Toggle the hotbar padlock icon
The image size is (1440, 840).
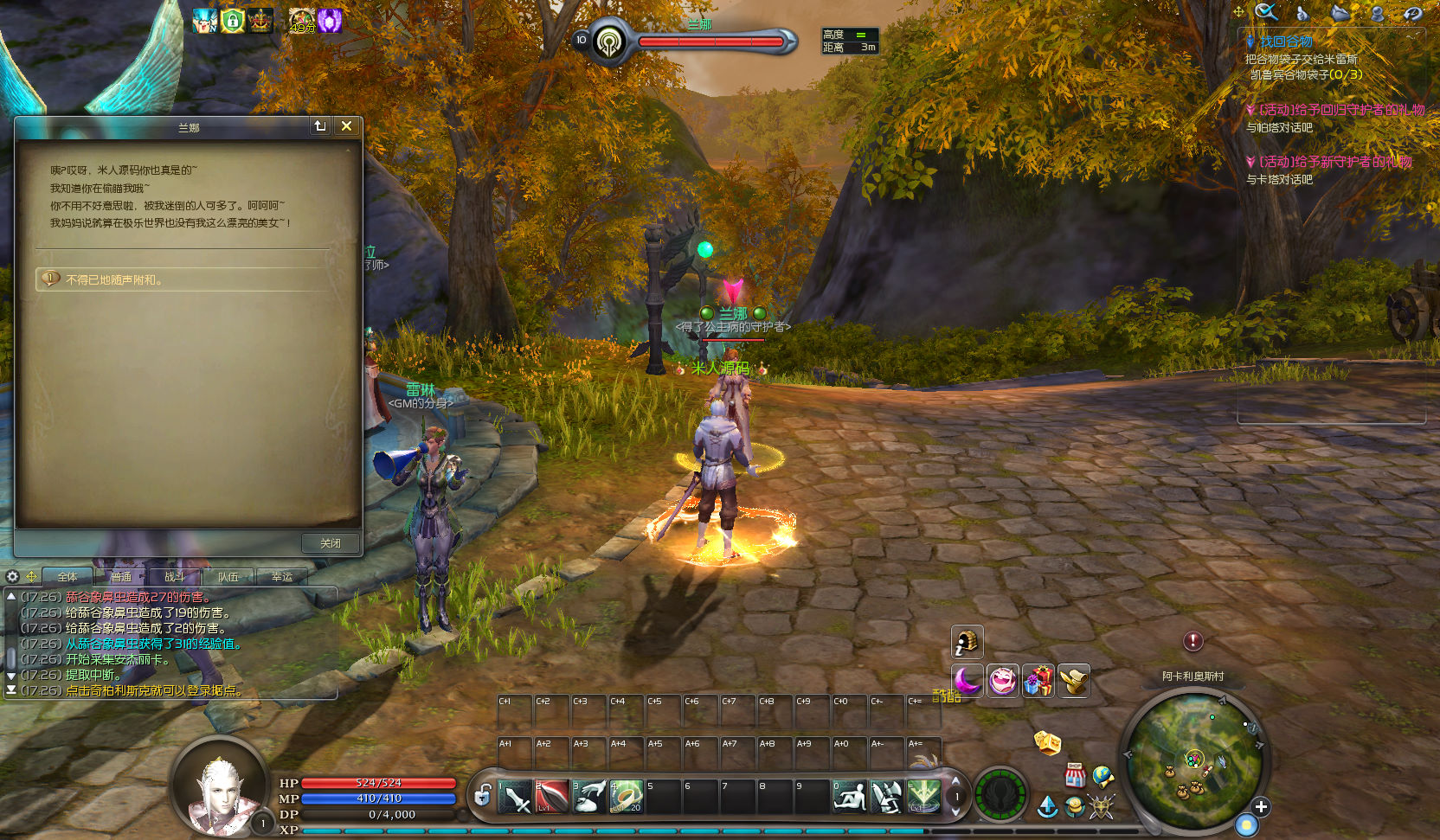(x=483, y=794)
